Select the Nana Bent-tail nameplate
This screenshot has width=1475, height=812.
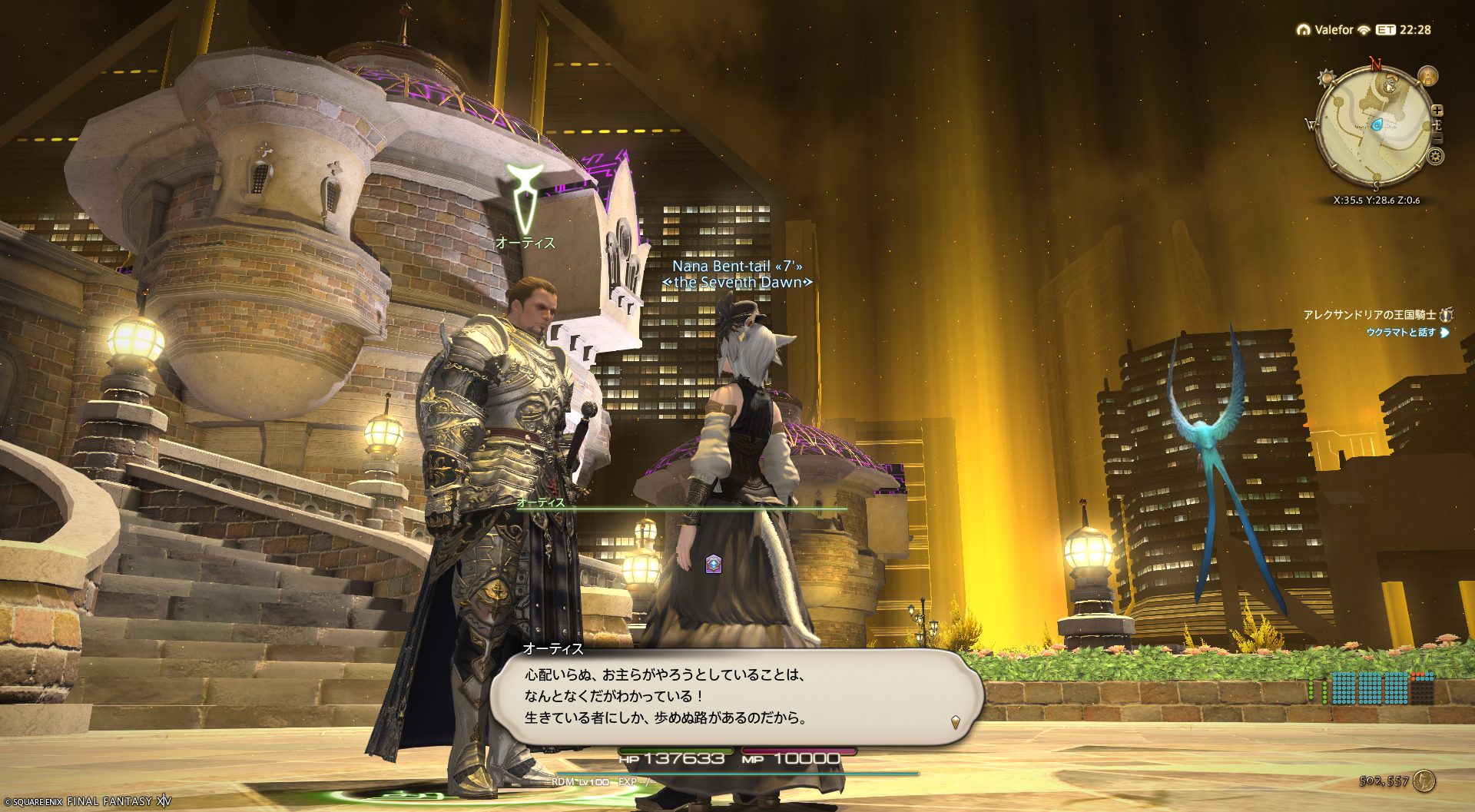tap(737, 267)
